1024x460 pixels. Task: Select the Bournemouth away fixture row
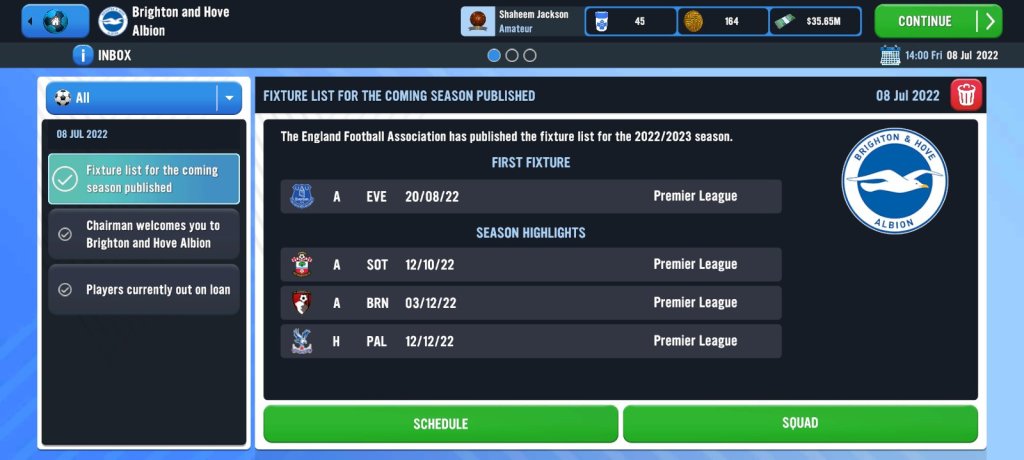tap(531, 302)
